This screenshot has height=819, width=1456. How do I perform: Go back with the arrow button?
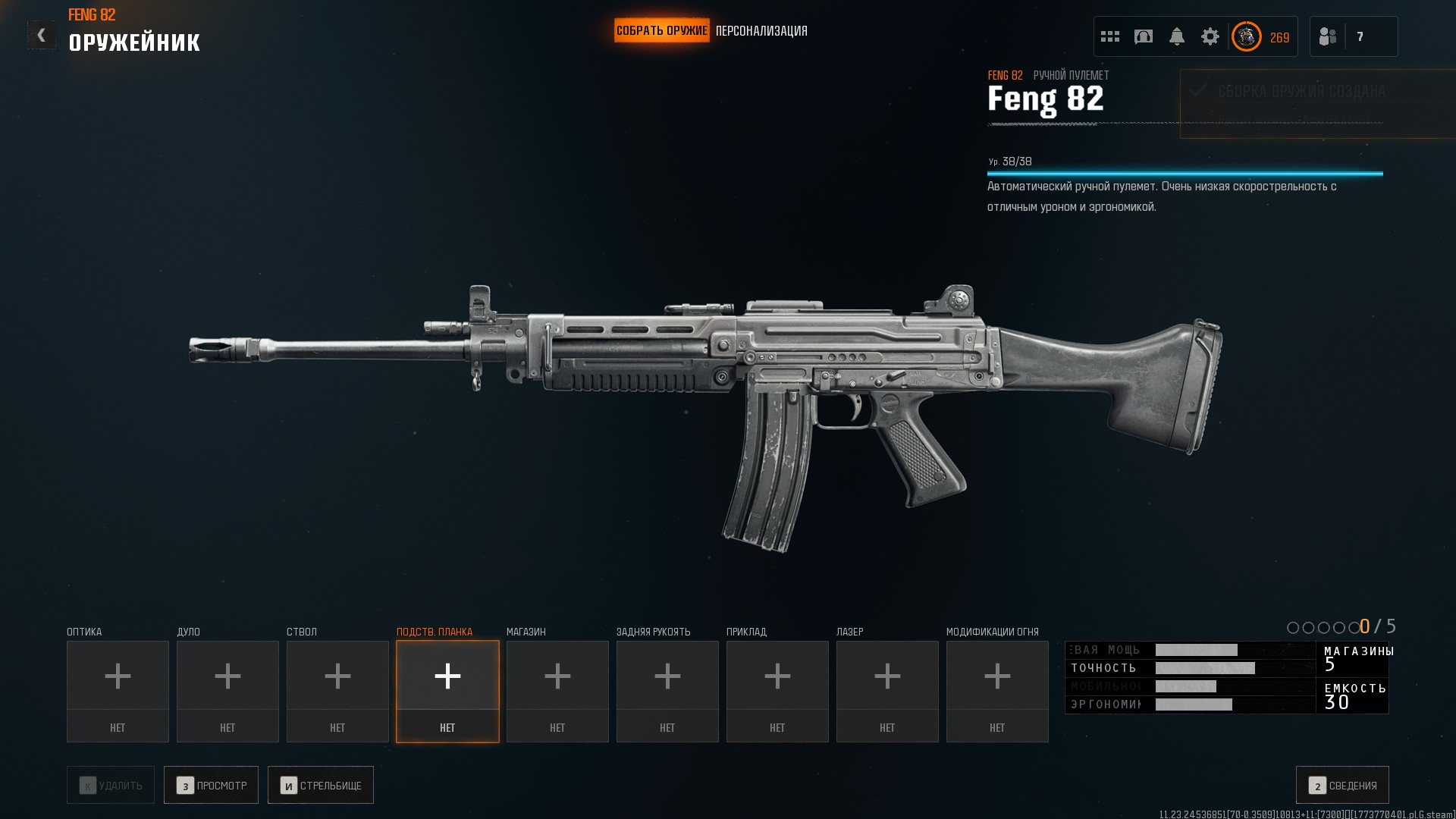(42, 35)
